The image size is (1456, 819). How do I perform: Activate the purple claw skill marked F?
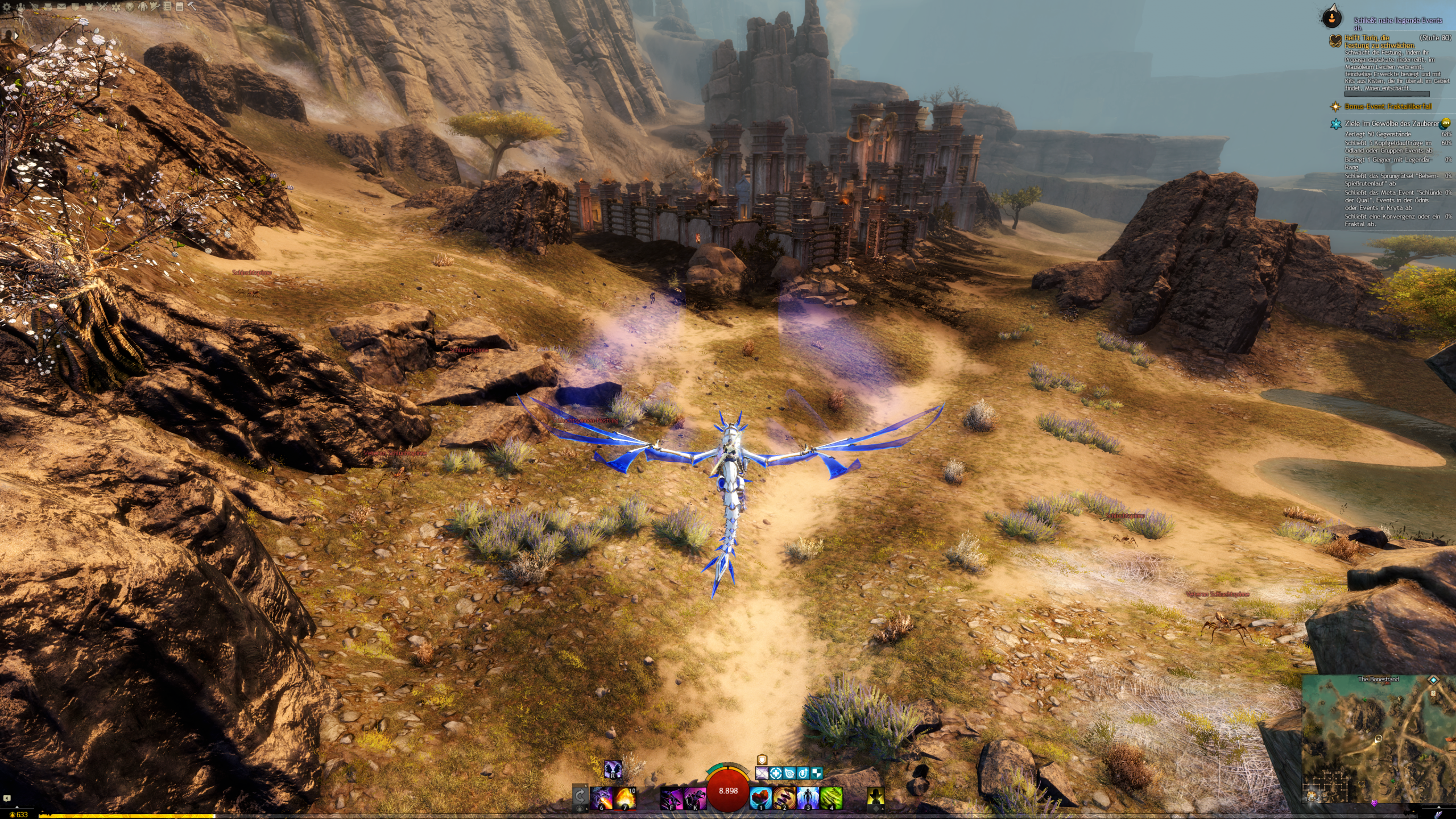pyautogui.click(x=671, y=798)
